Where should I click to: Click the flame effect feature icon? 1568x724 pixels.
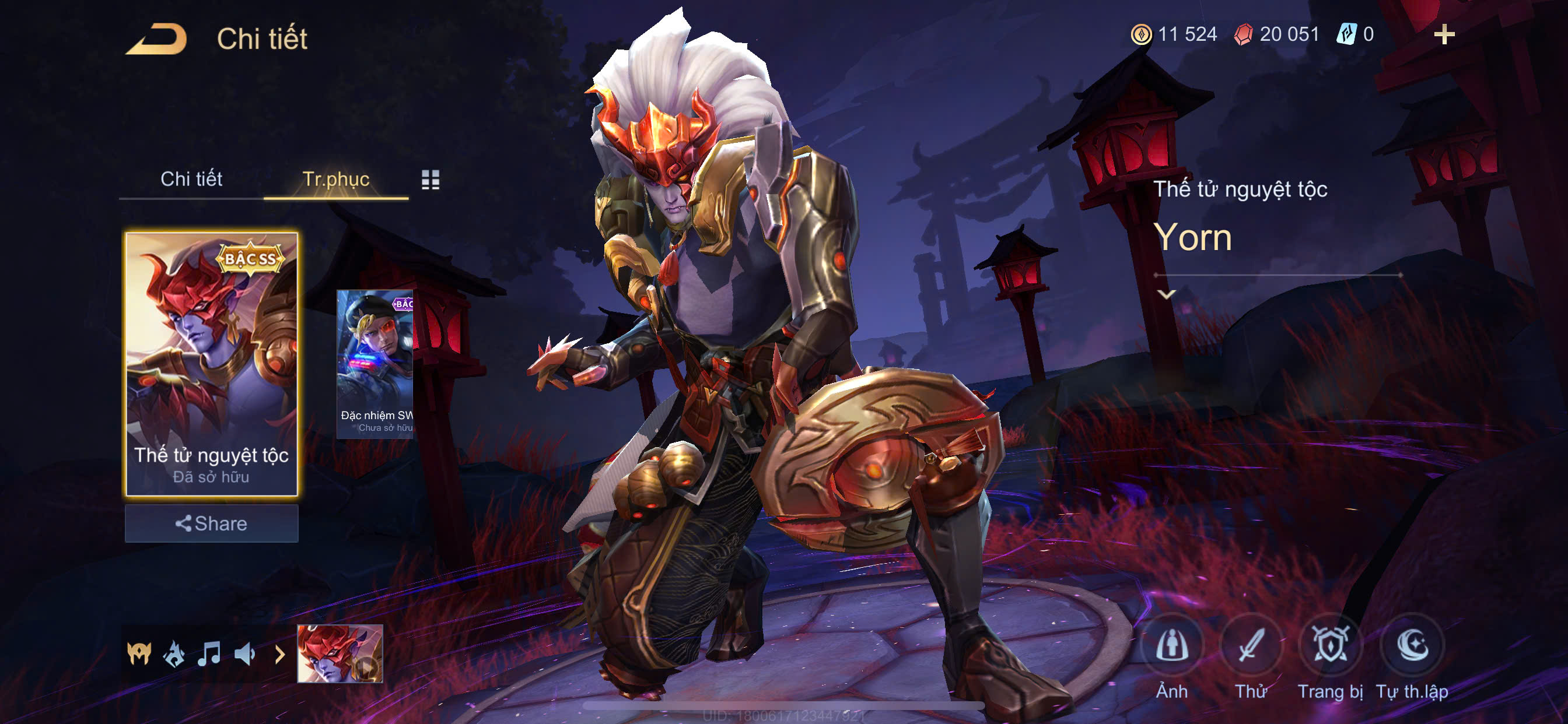coord(174,654)
